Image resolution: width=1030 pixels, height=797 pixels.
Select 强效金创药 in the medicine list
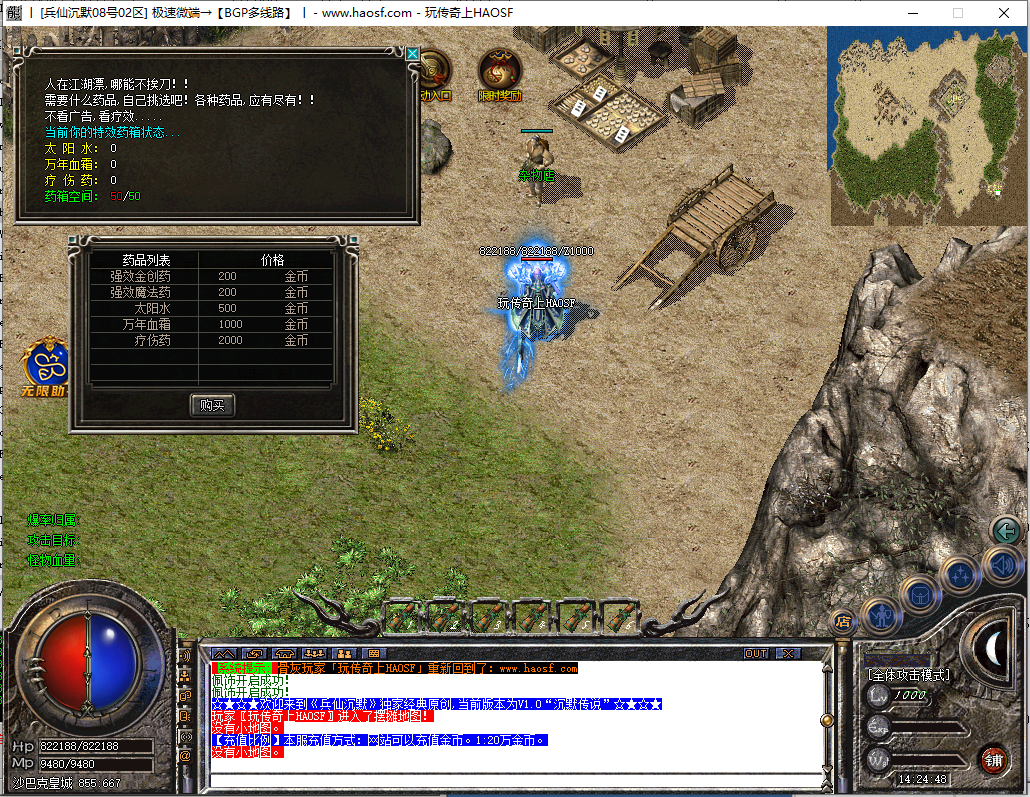coord(140,277)
